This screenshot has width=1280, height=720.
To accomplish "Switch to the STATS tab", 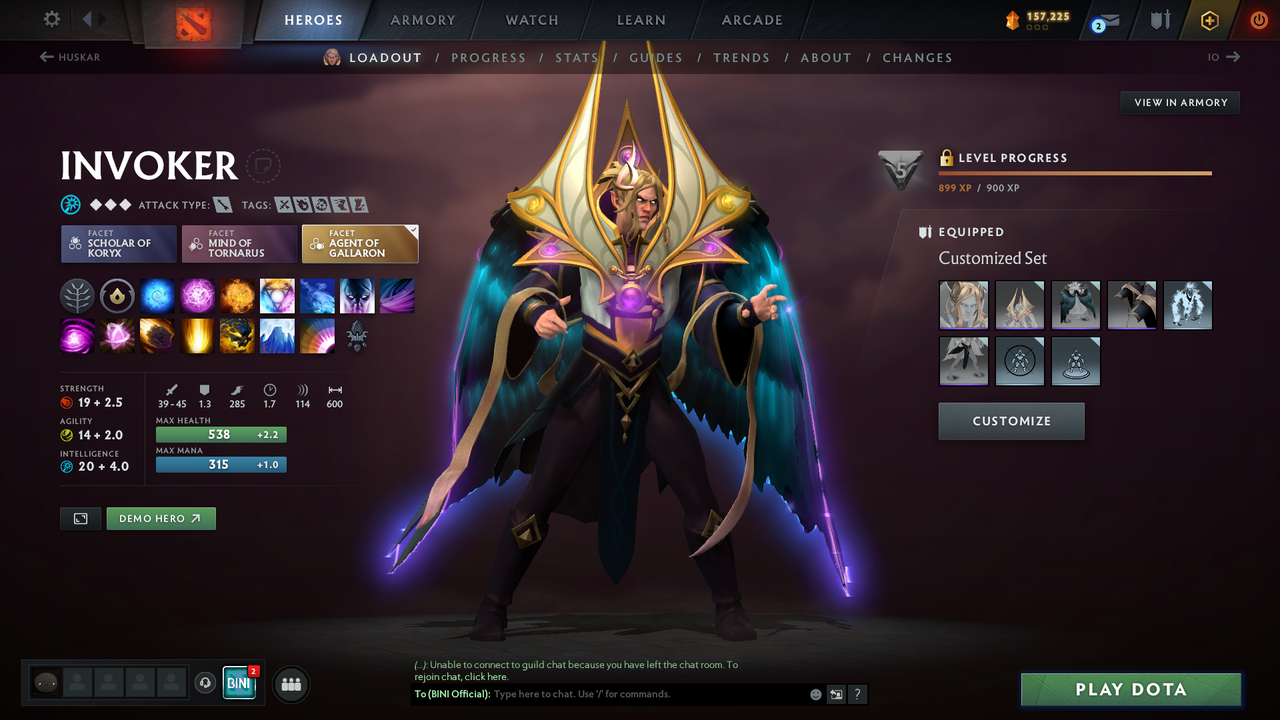I will (x=577, y=57).
